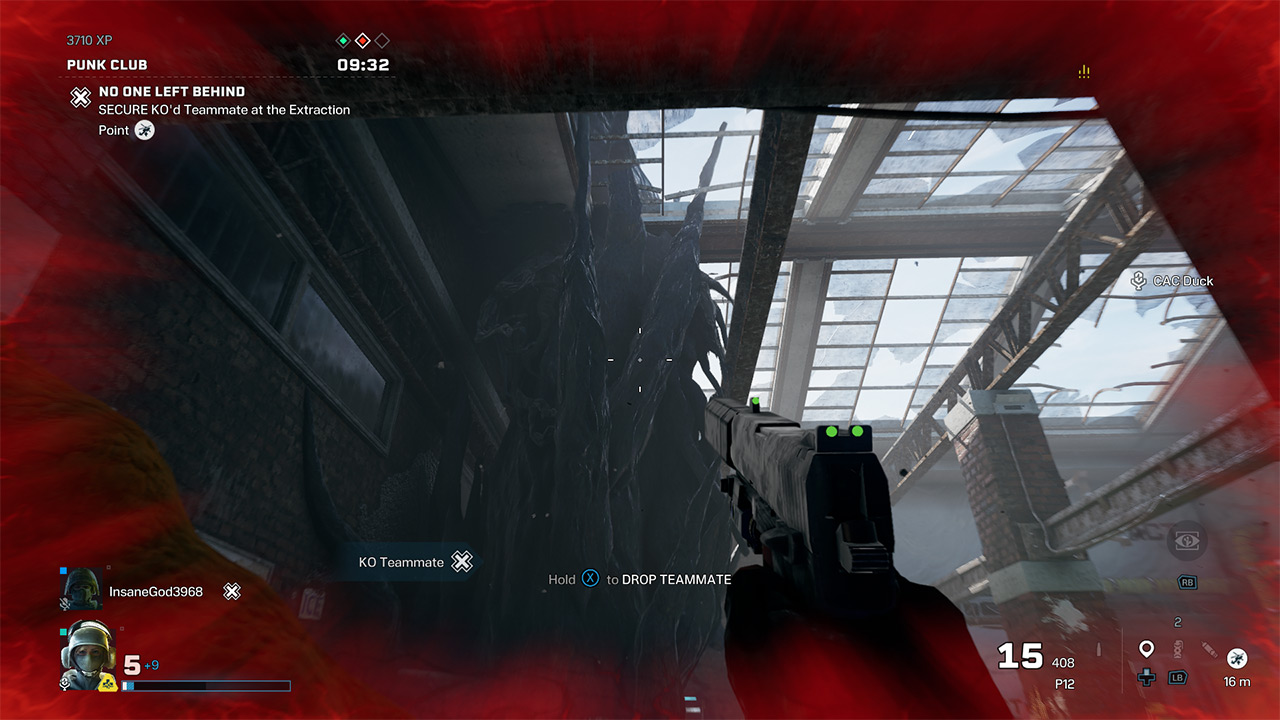Select teammate InsaneGod3968's portrait
This screenshot has height=720, width=1280.
point(82,590)
